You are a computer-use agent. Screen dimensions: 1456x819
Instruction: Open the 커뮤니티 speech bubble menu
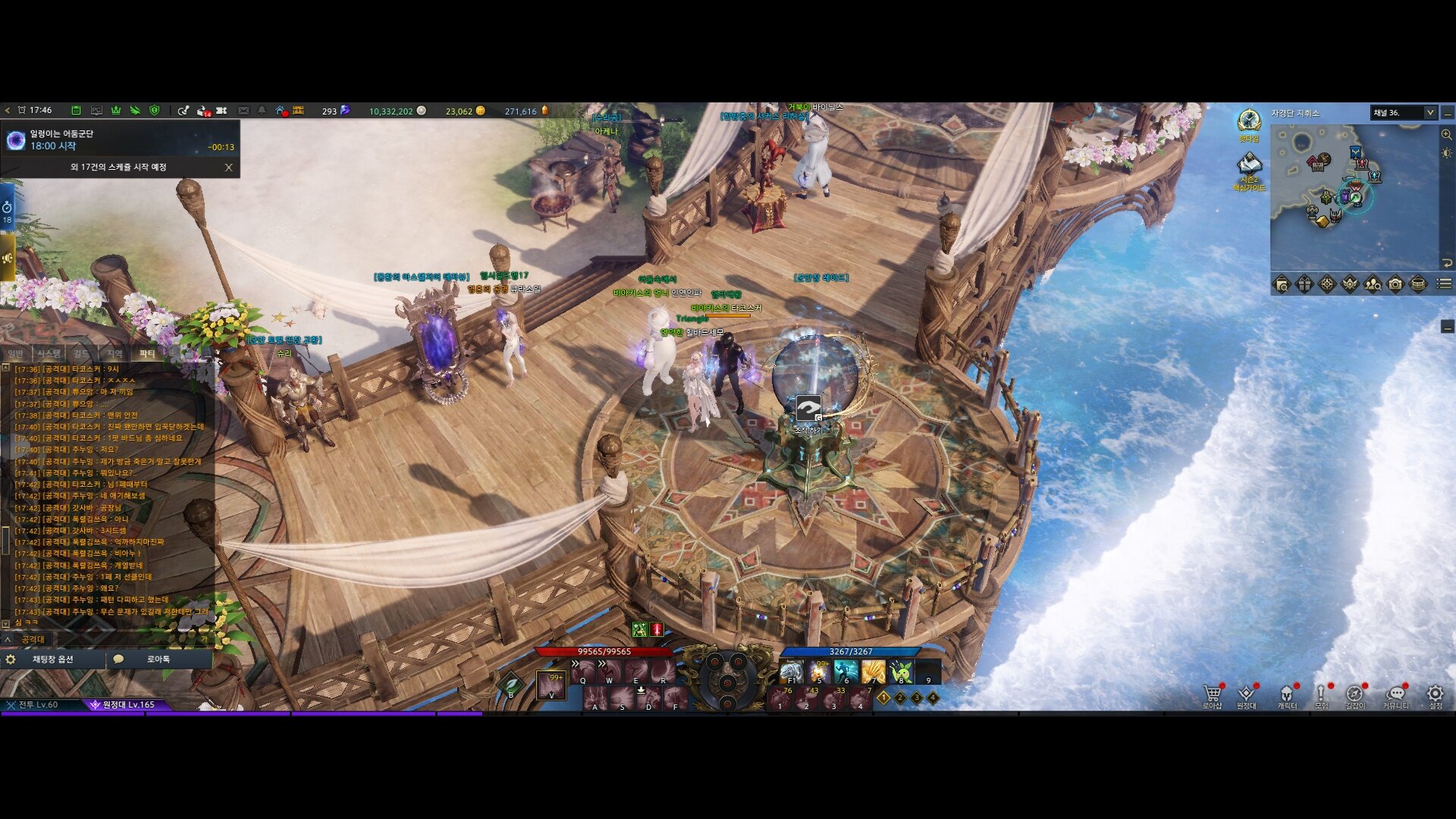pos(1395,694)
